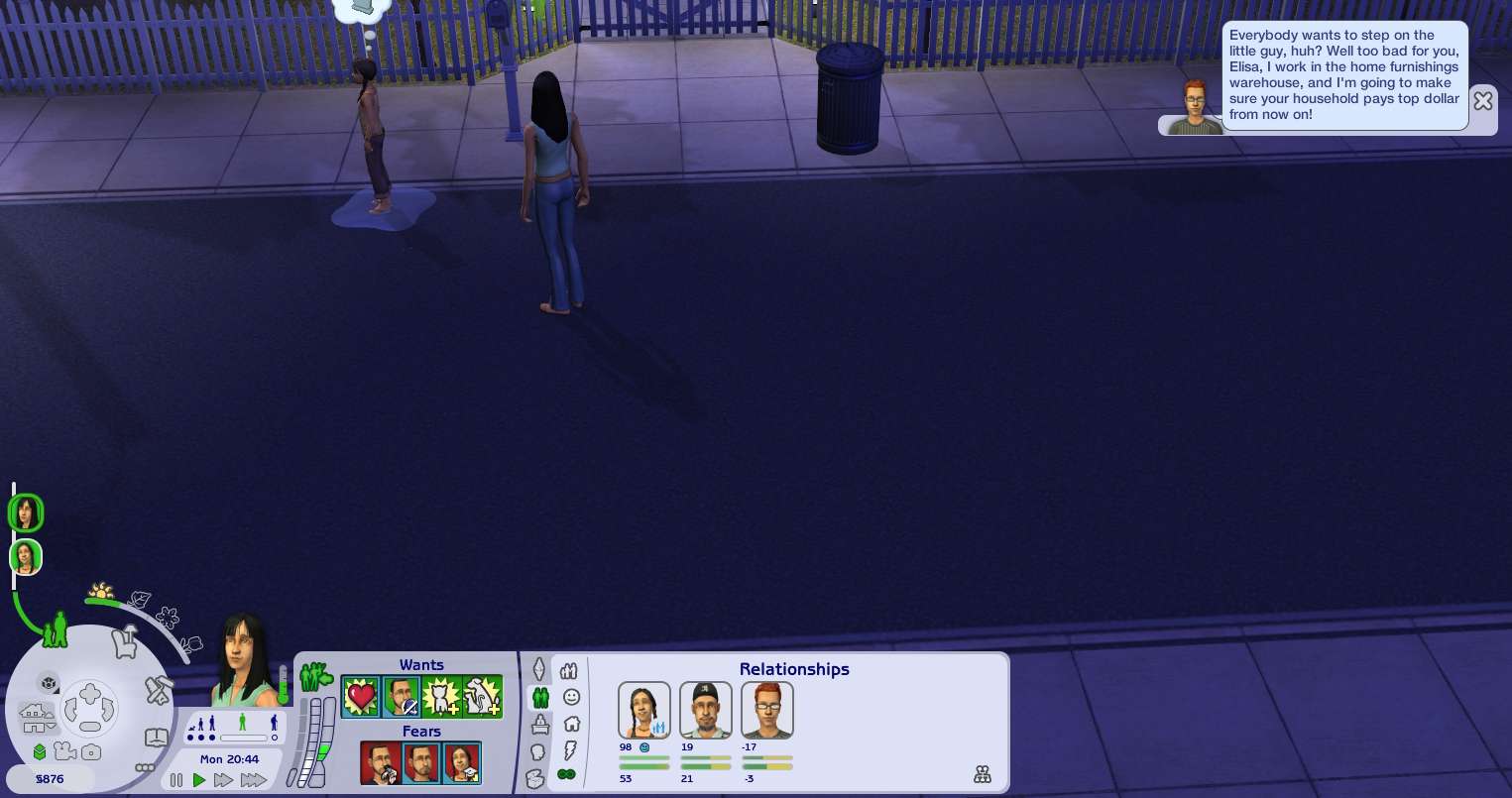The width and height of the screenshot is (1512, 798).
Task: Enable triple-speed playback
Action: (x=254, y=780)
